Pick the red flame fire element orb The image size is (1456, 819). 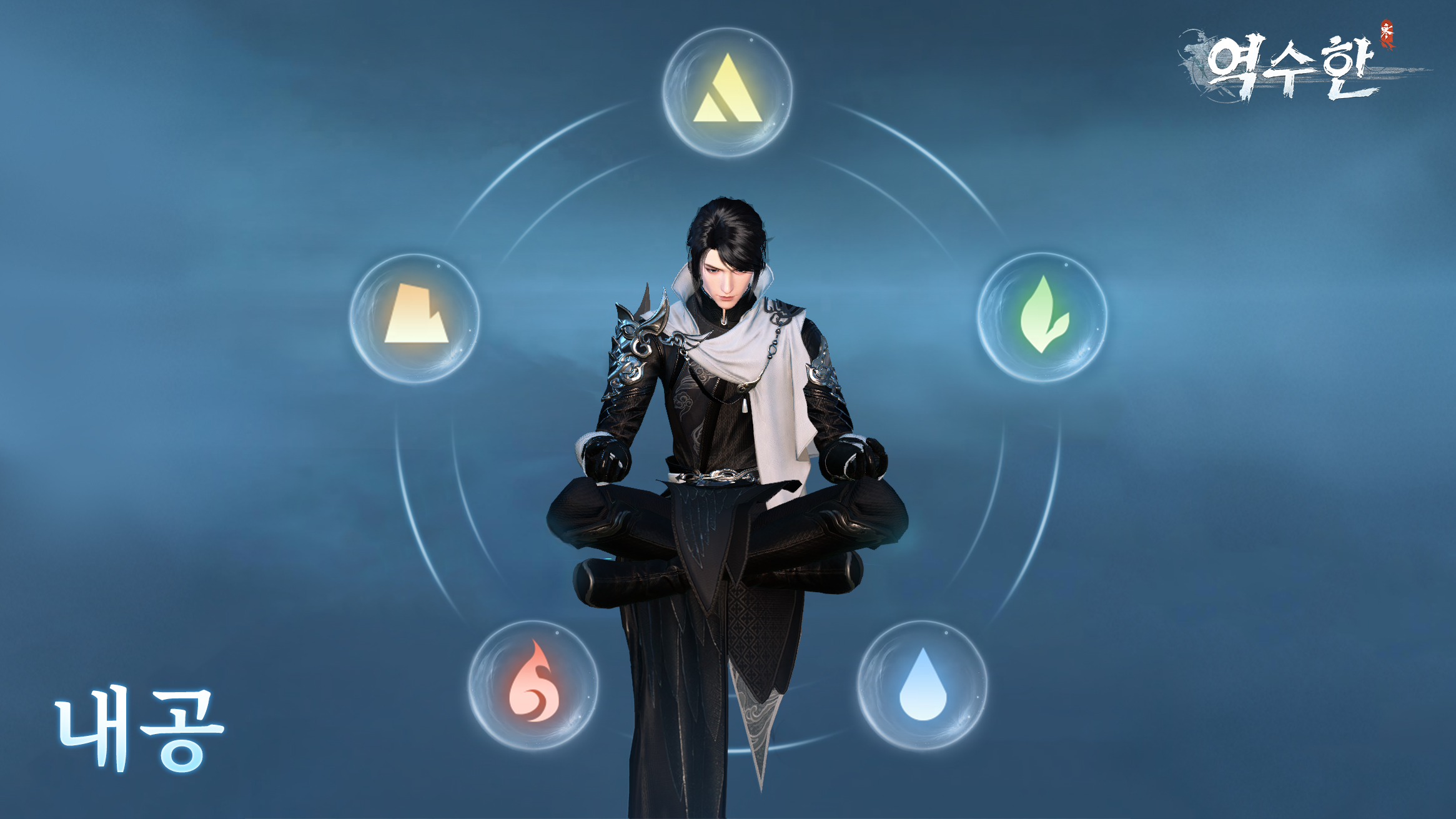tap(533, 685)
